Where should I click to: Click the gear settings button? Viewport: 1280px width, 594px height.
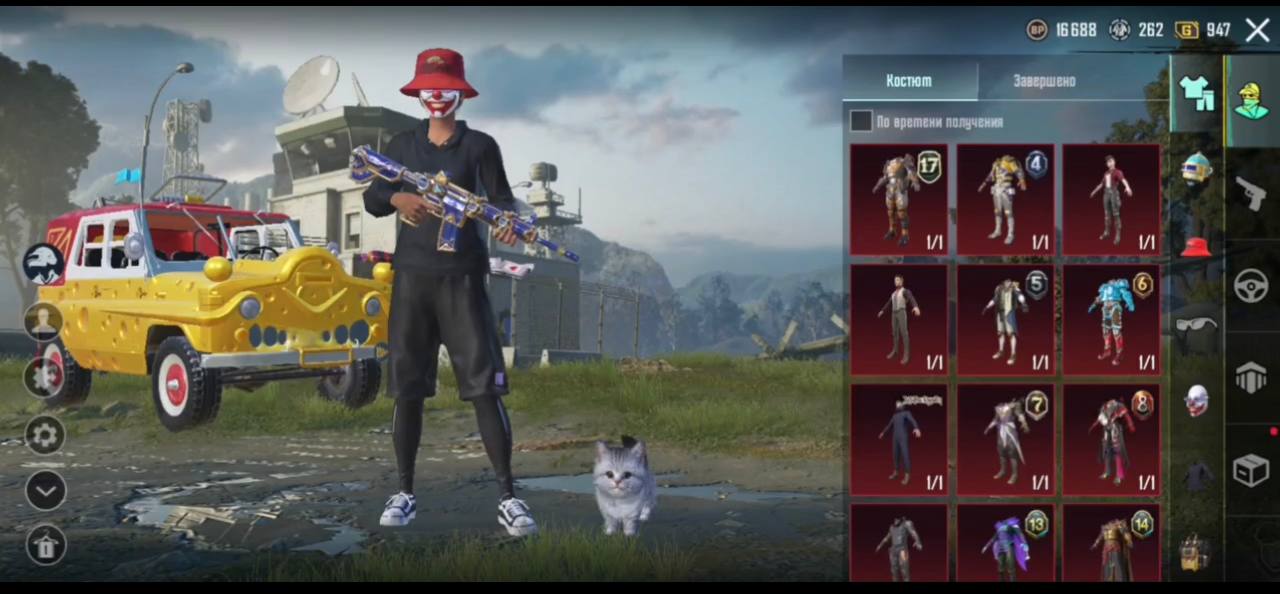point(45,435)
